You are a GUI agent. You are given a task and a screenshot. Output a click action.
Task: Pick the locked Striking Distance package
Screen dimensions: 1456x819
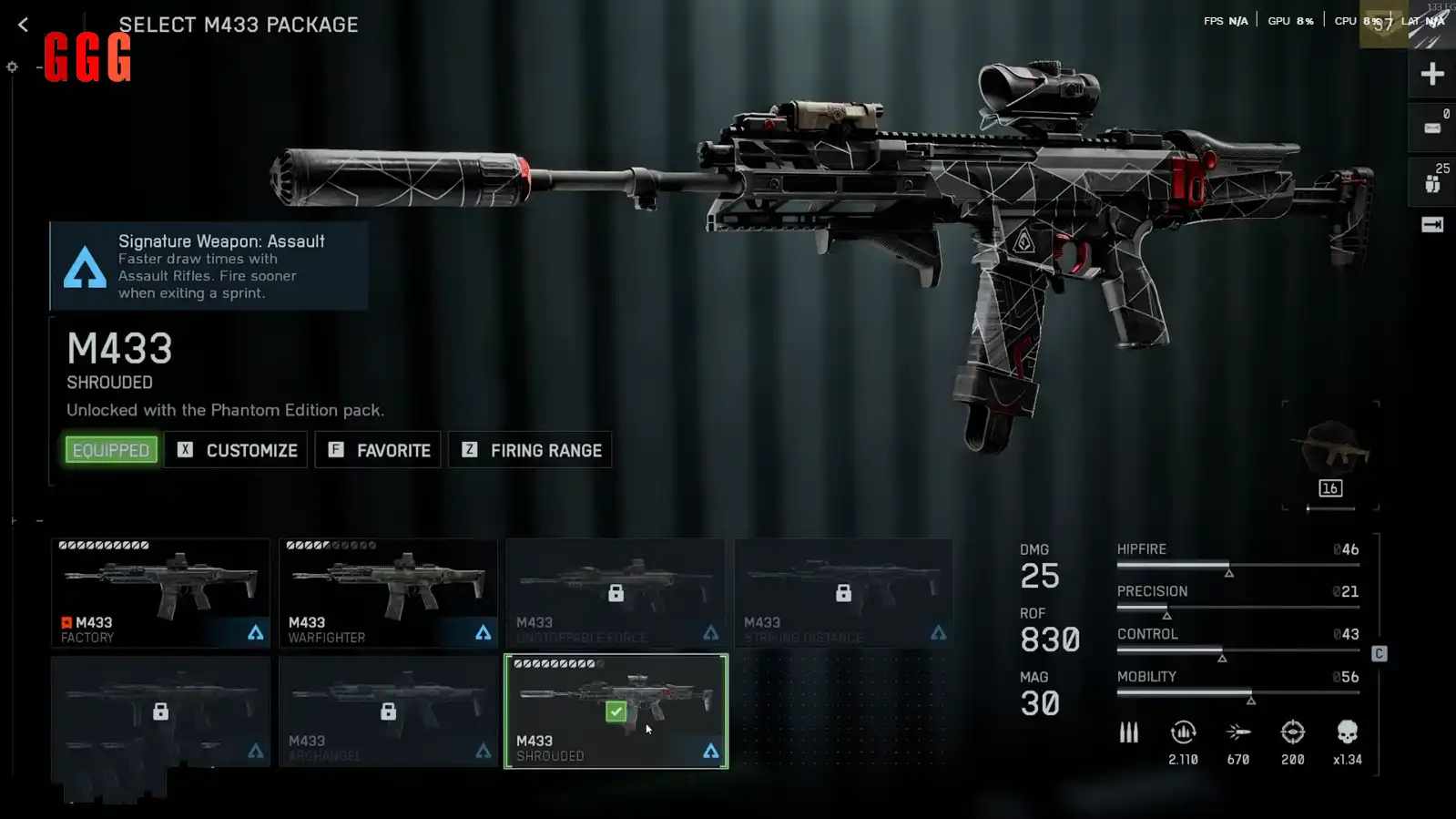pos(843,592)
